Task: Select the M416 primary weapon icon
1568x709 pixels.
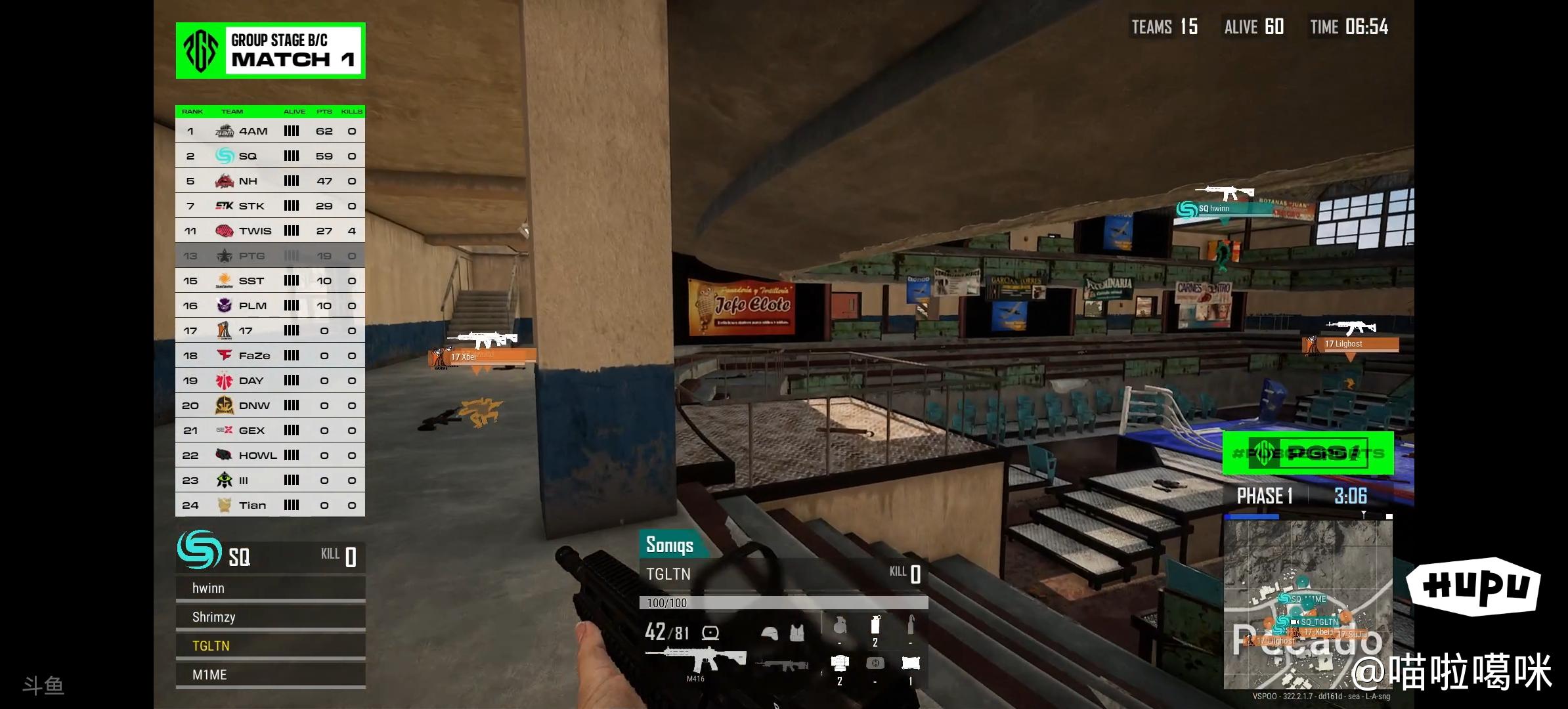Action: 695,658
